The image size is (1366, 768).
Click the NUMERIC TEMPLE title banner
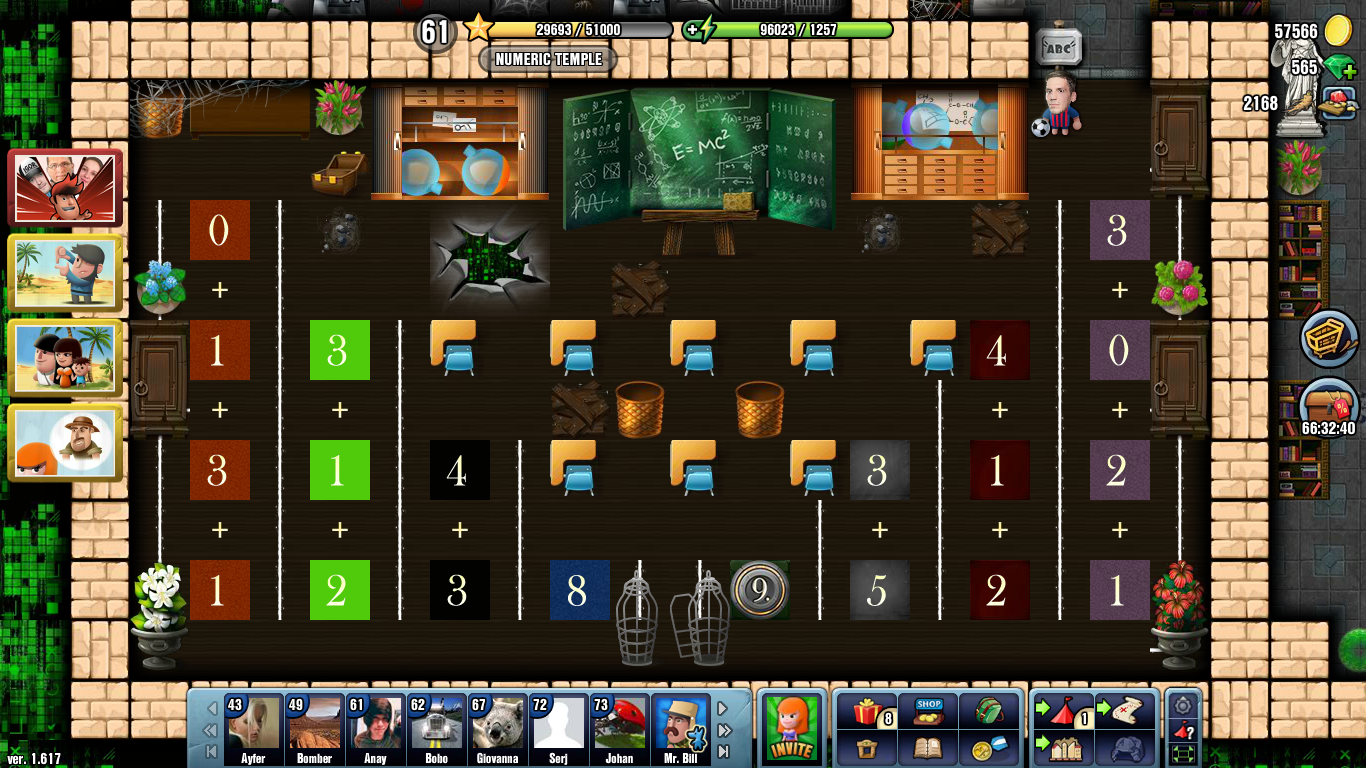[x=546, y=60]
